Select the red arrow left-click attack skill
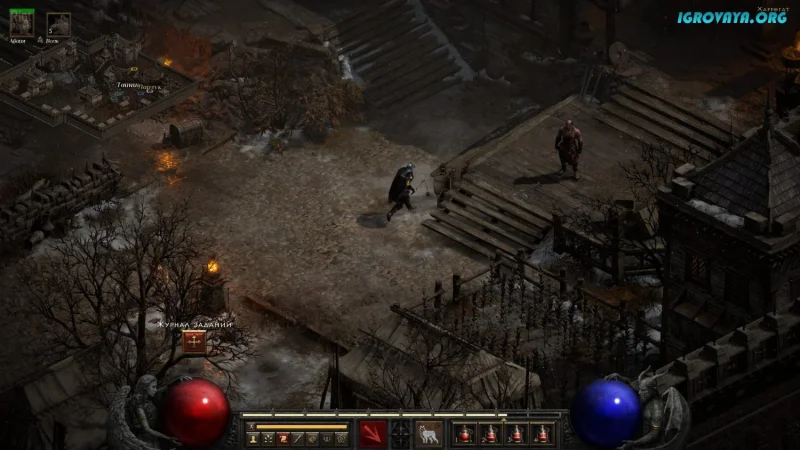 pyautogui.click(x=373, y=434)
